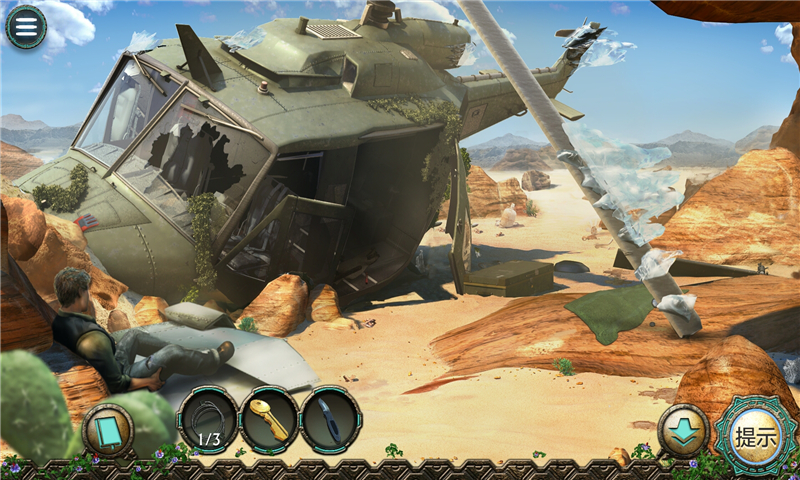
Task: Select the golden key inventory slot
Action: click(269, 420)
